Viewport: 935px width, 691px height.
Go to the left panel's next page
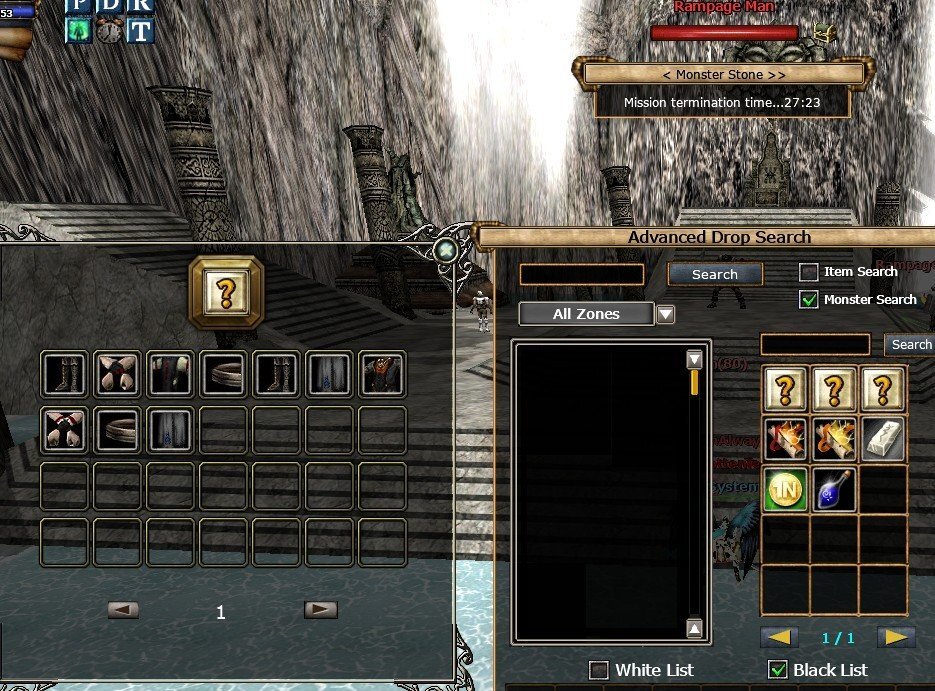[320, 609]
